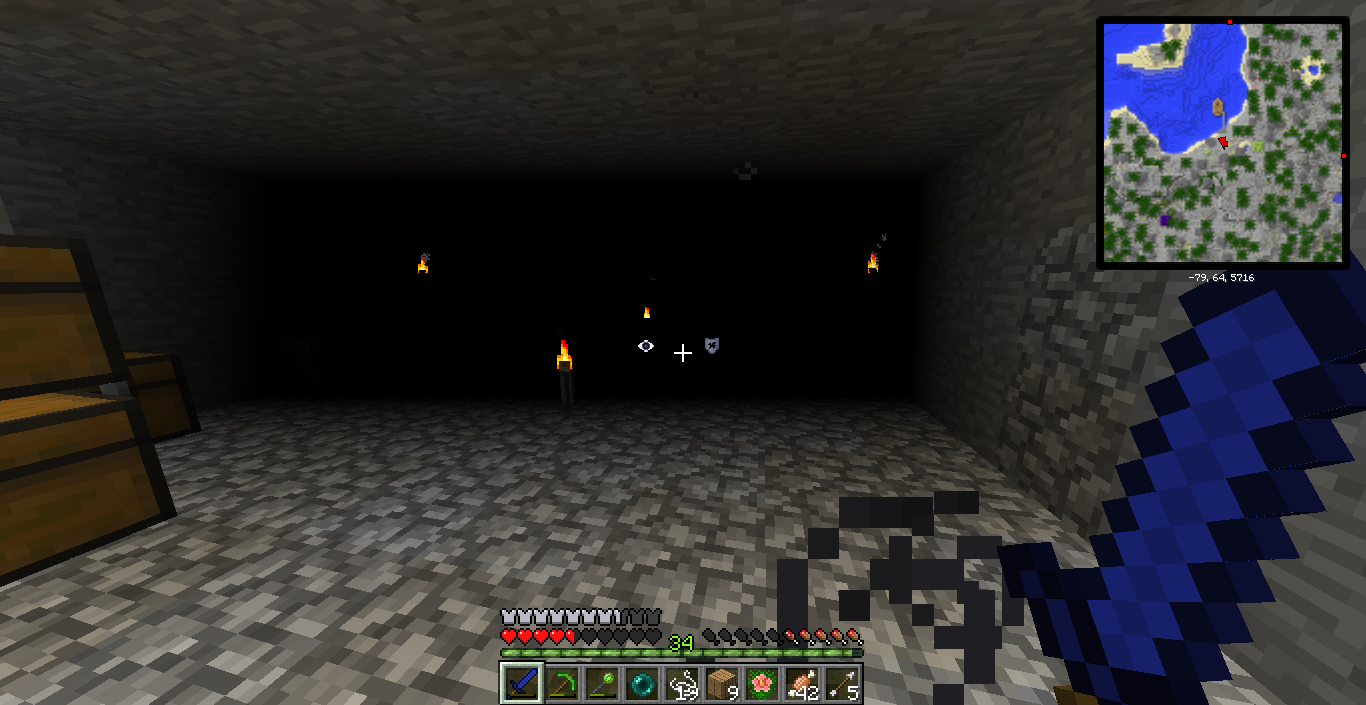Select the cooked chicken stack
The width and height of the screenshot is (1366, 705).
coord(802,684)
